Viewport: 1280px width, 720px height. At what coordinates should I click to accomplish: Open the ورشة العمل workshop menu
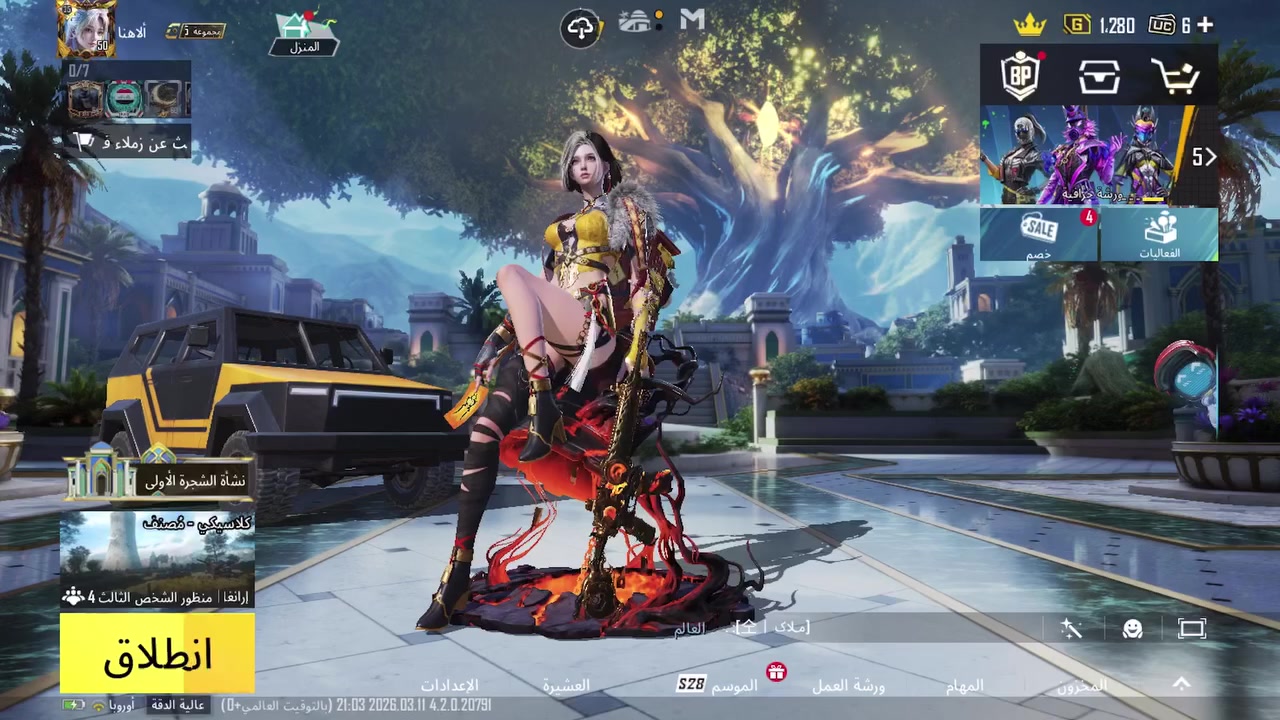[847, 686]
